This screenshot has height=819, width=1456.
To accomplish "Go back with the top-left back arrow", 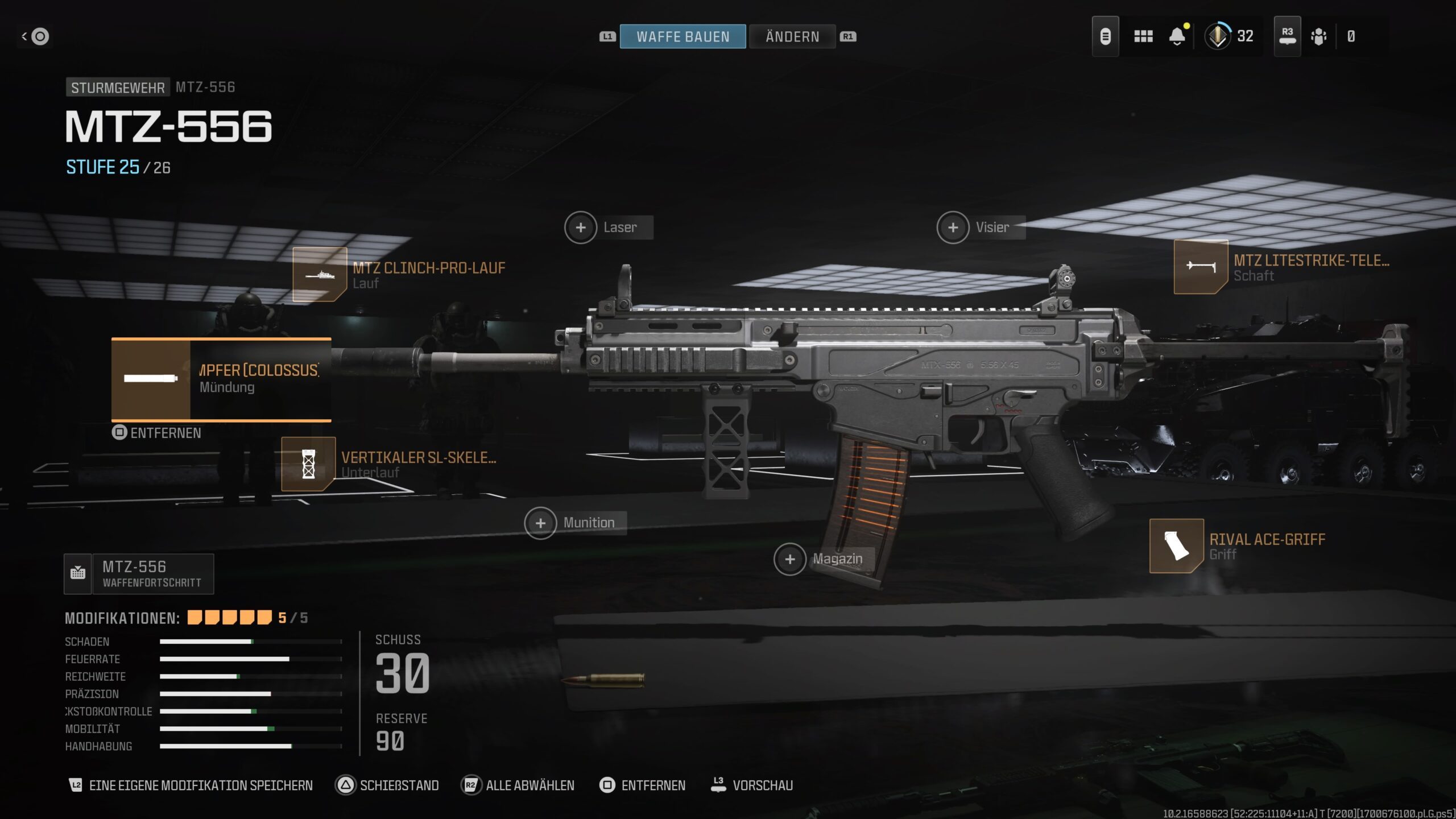I will [x=35, y=36].
